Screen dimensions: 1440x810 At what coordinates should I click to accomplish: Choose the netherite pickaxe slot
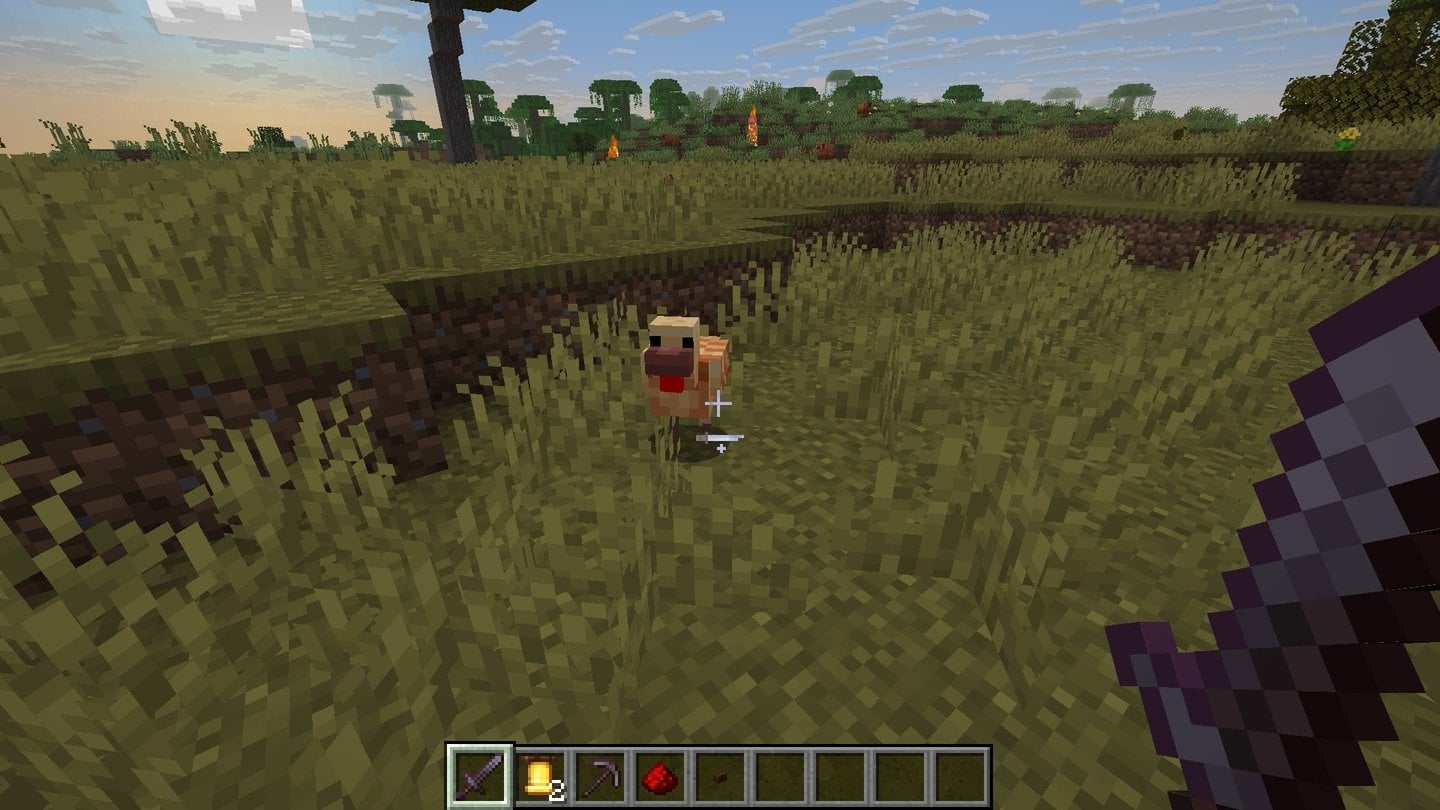coord(600,775)
